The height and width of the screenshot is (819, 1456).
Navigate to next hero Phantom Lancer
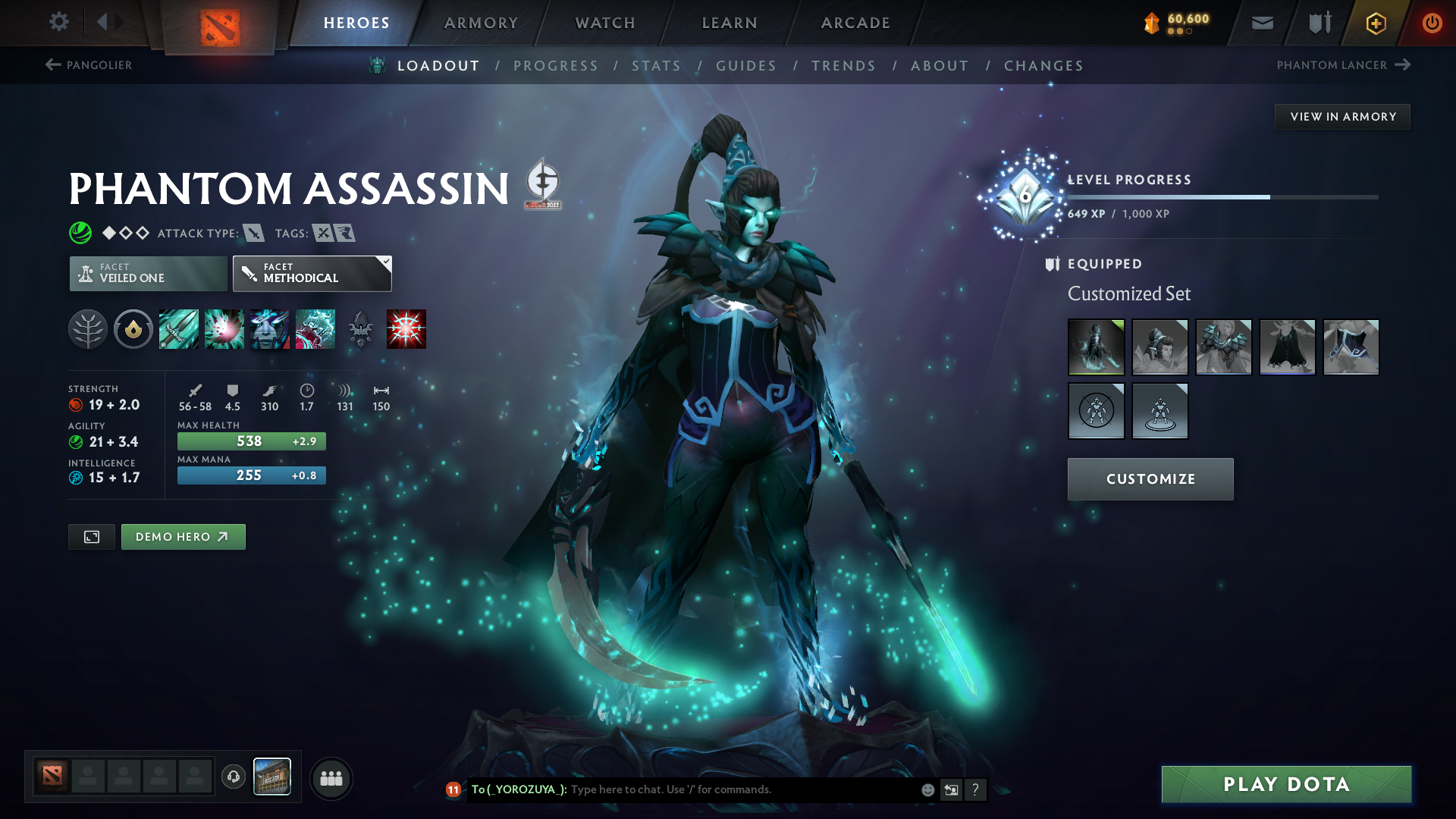point(1343,65)
